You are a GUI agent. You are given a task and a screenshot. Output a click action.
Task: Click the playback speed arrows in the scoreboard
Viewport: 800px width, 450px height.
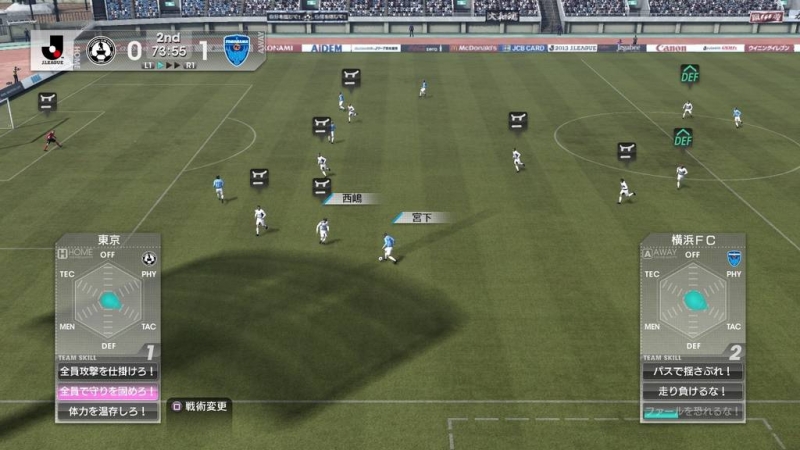[174, 65]
